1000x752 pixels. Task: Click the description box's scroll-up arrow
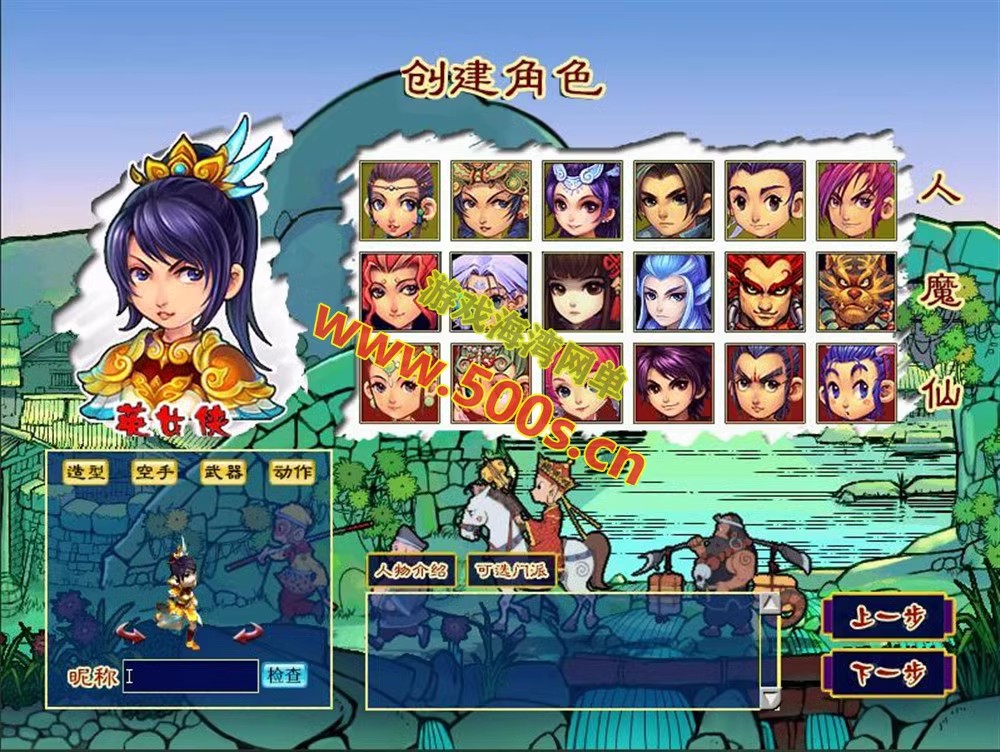tap(769, 603)
